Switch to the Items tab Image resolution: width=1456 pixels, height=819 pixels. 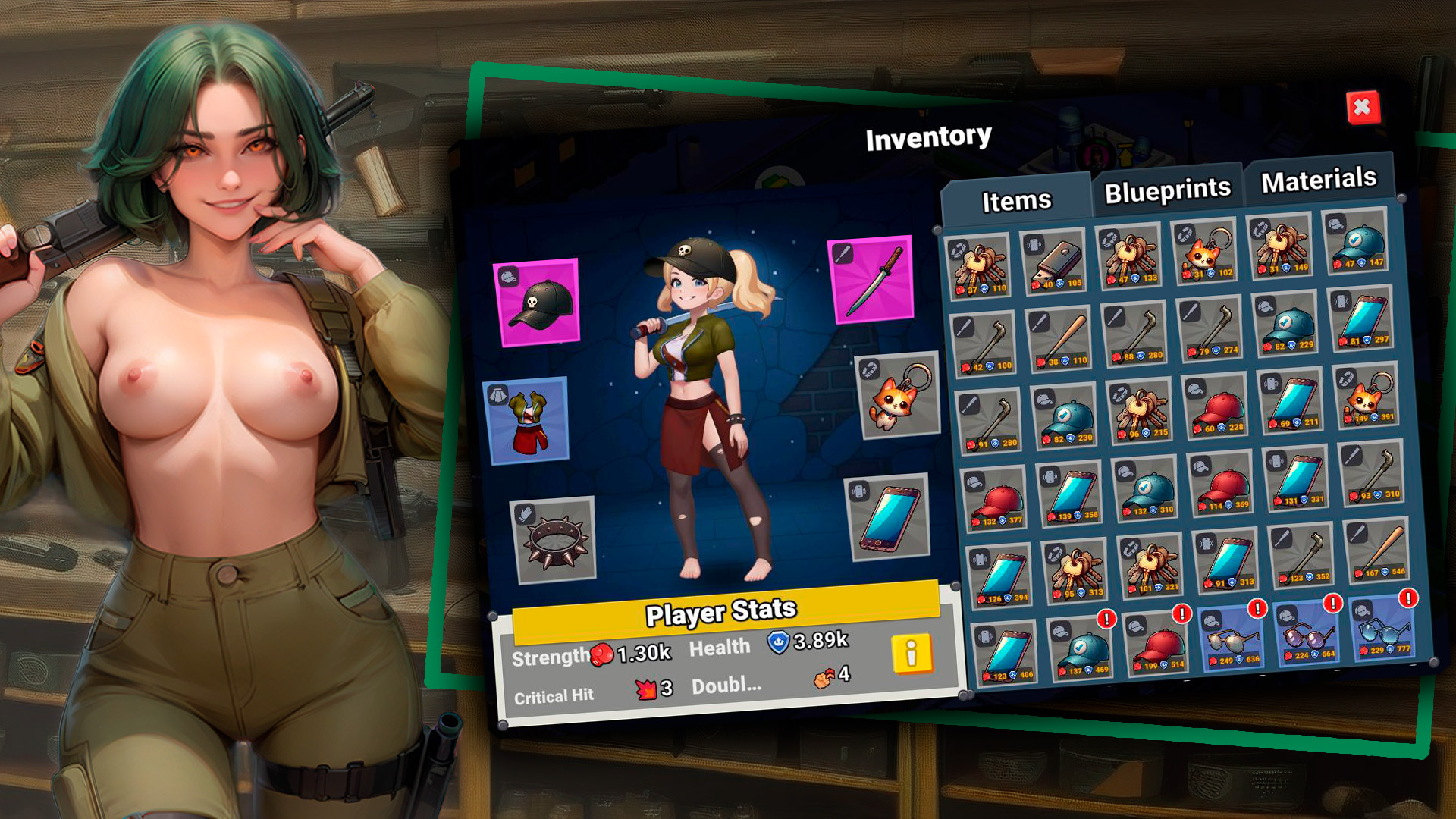coord(1016,200)
